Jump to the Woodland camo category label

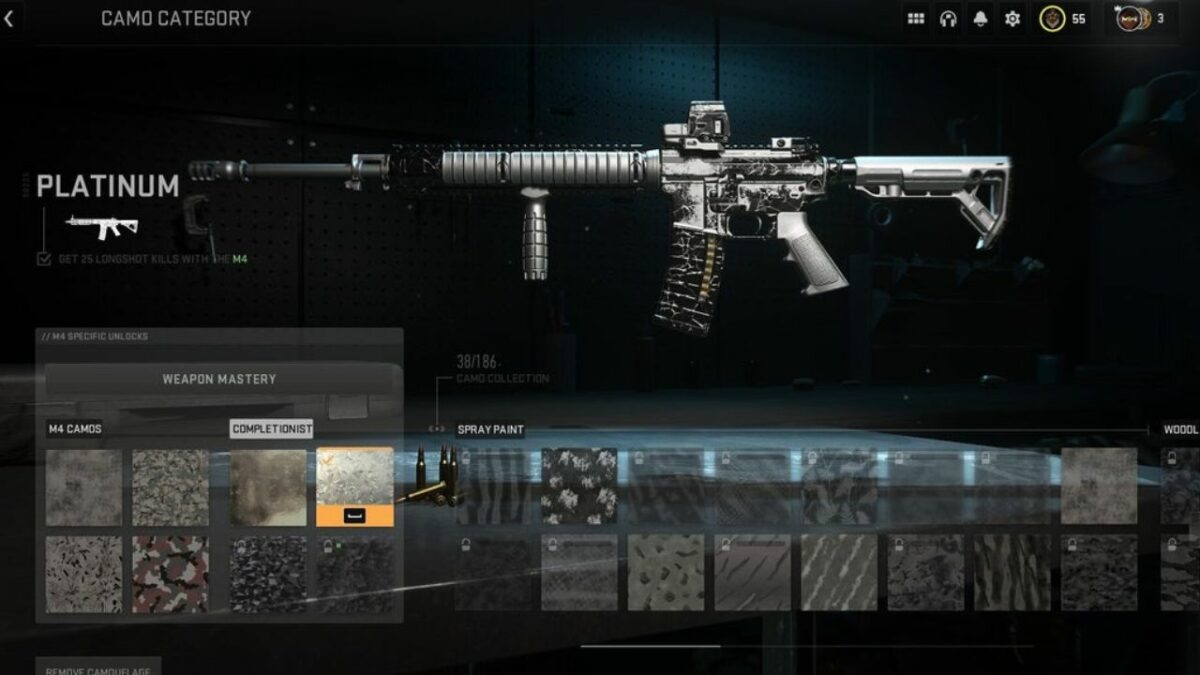1180,430
